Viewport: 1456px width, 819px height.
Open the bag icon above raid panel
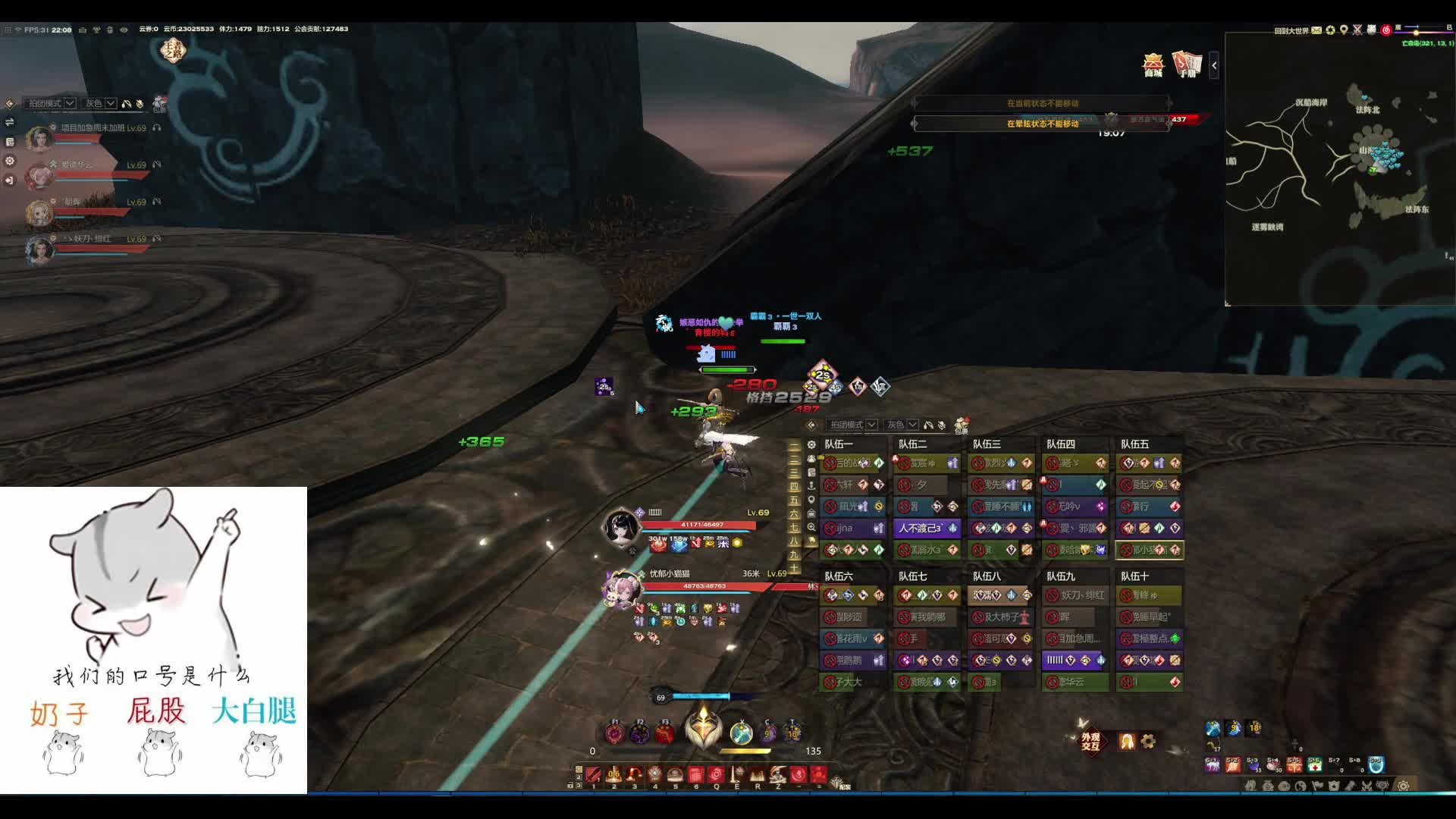coord(962,425)
